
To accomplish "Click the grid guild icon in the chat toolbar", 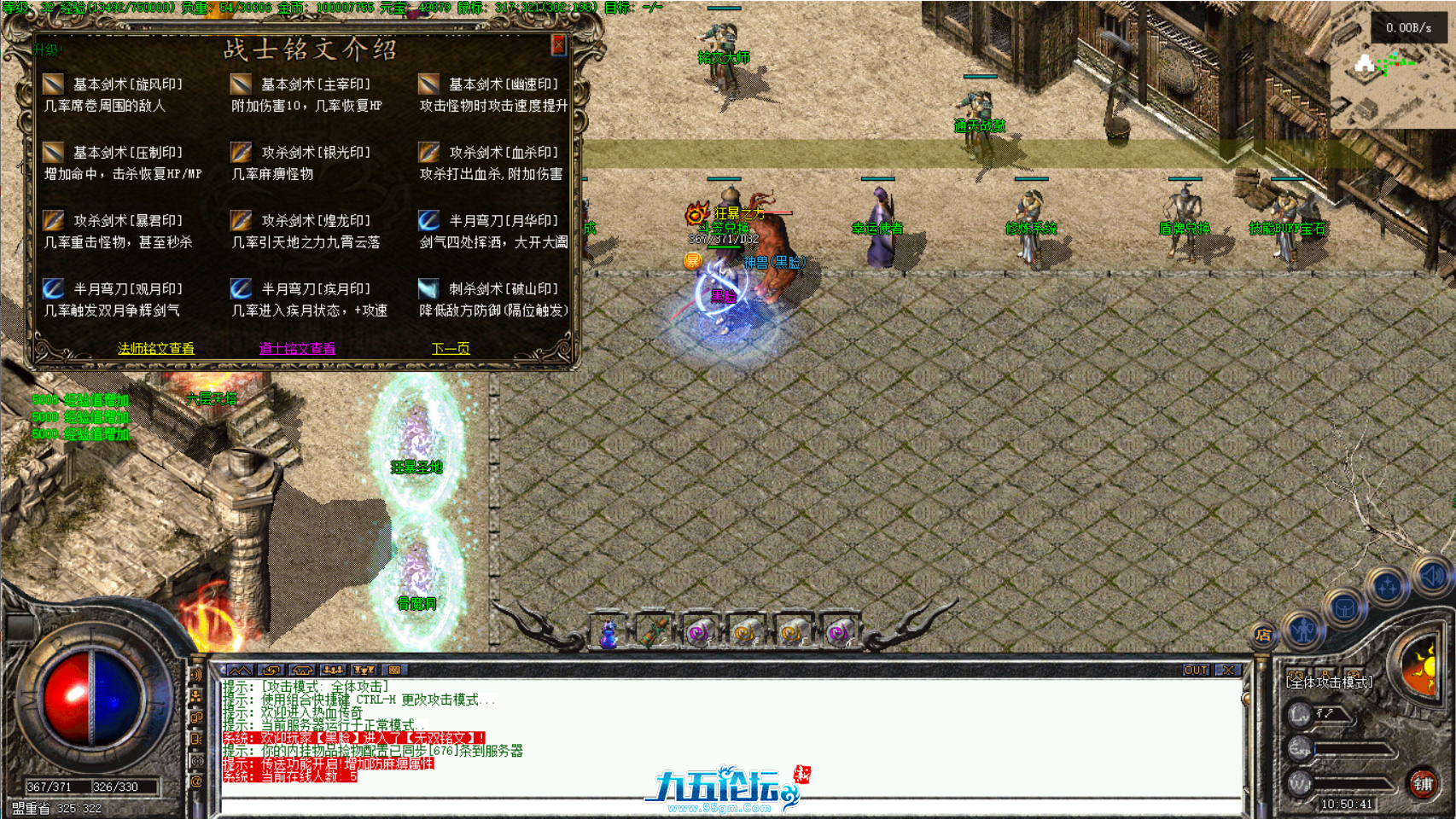I will pyautogui.click(x=393, y=671).
